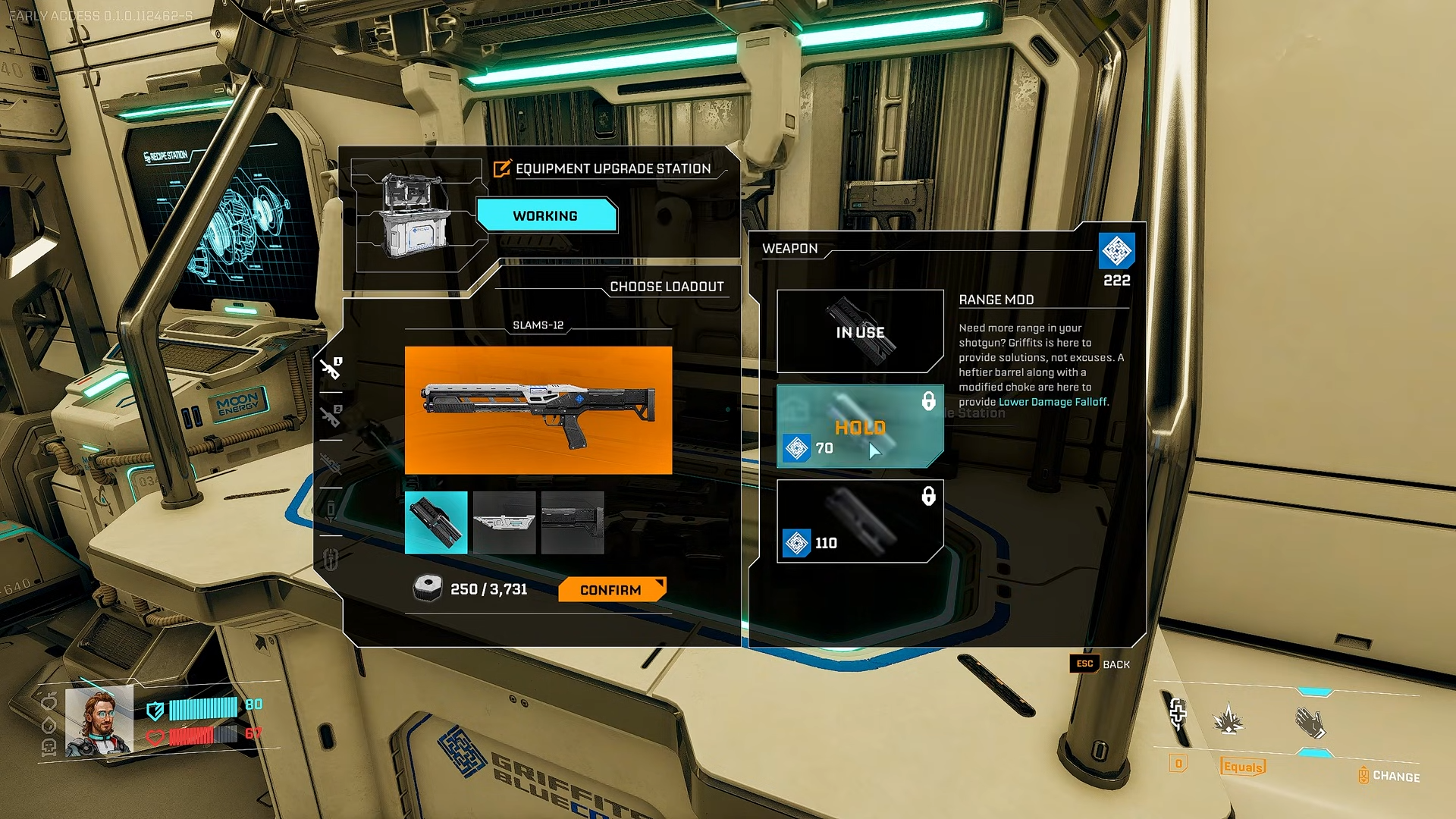This screenshot has width=1456, height=819.
Task: Confirm the SLAMS-12 loadout
Action: point(611,590)
